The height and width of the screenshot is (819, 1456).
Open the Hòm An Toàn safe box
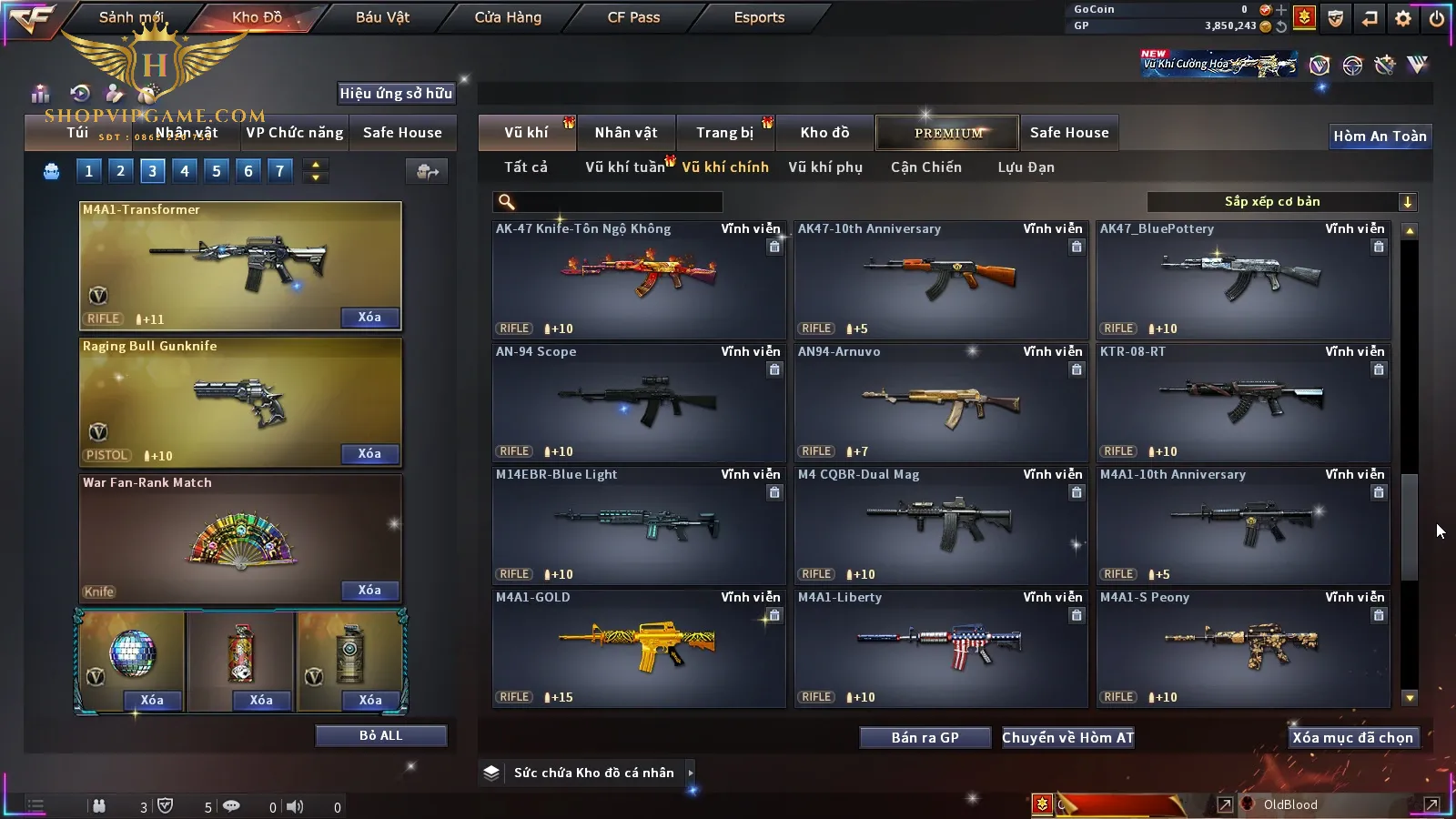[1380, 136]
